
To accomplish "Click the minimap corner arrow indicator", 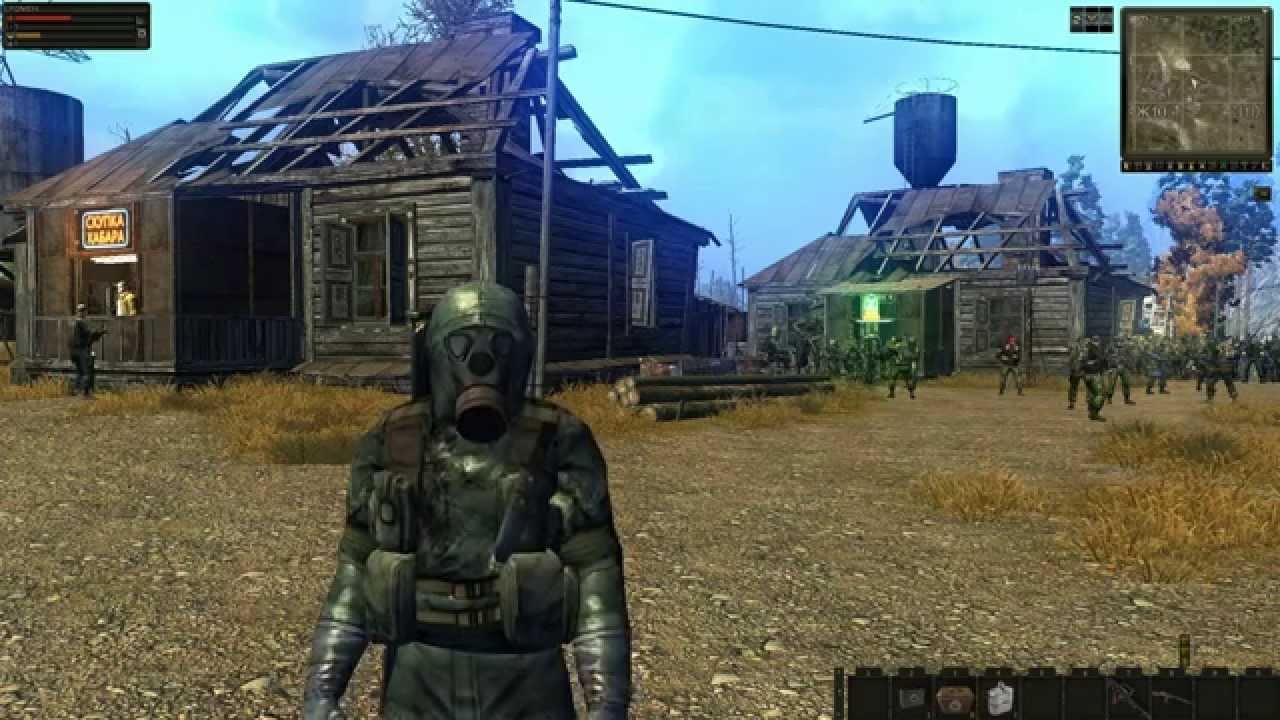I will tap(1264, 12).
